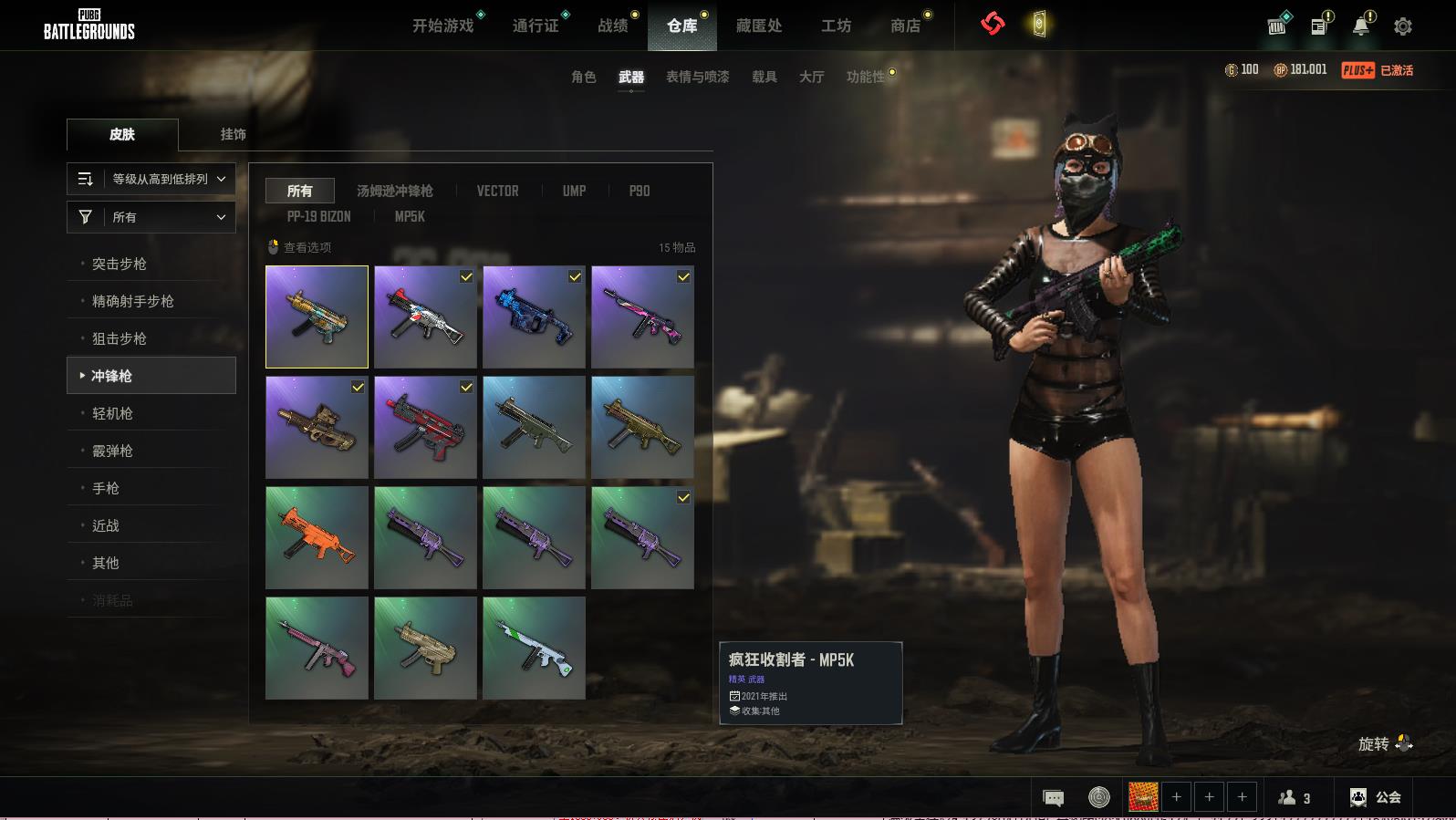Open the 公会 guild panel

[x=1376, y=797]
